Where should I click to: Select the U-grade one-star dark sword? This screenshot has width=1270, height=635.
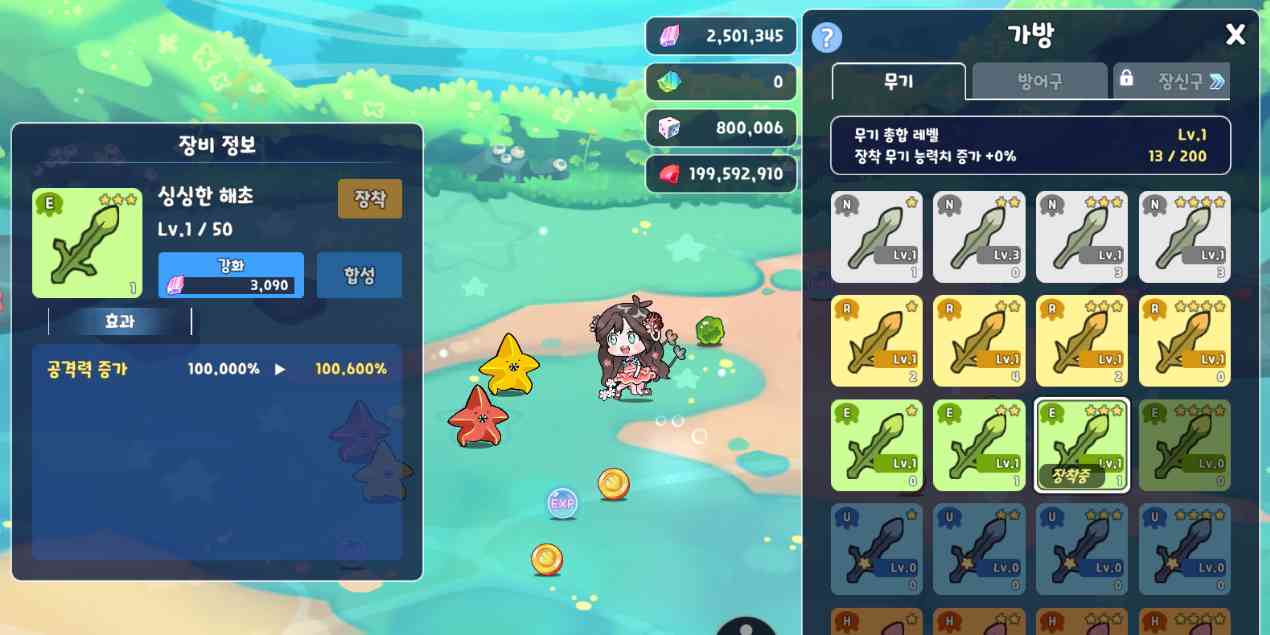[x=877, y=549]
